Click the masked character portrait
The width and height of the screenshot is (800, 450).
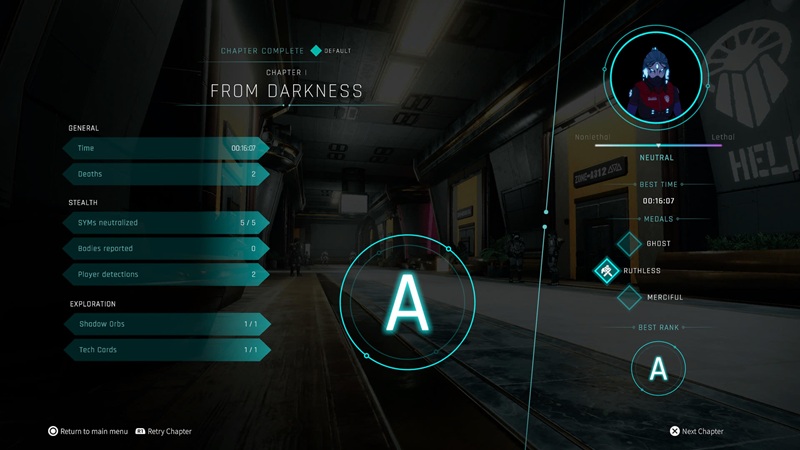[x=657, y=79]
